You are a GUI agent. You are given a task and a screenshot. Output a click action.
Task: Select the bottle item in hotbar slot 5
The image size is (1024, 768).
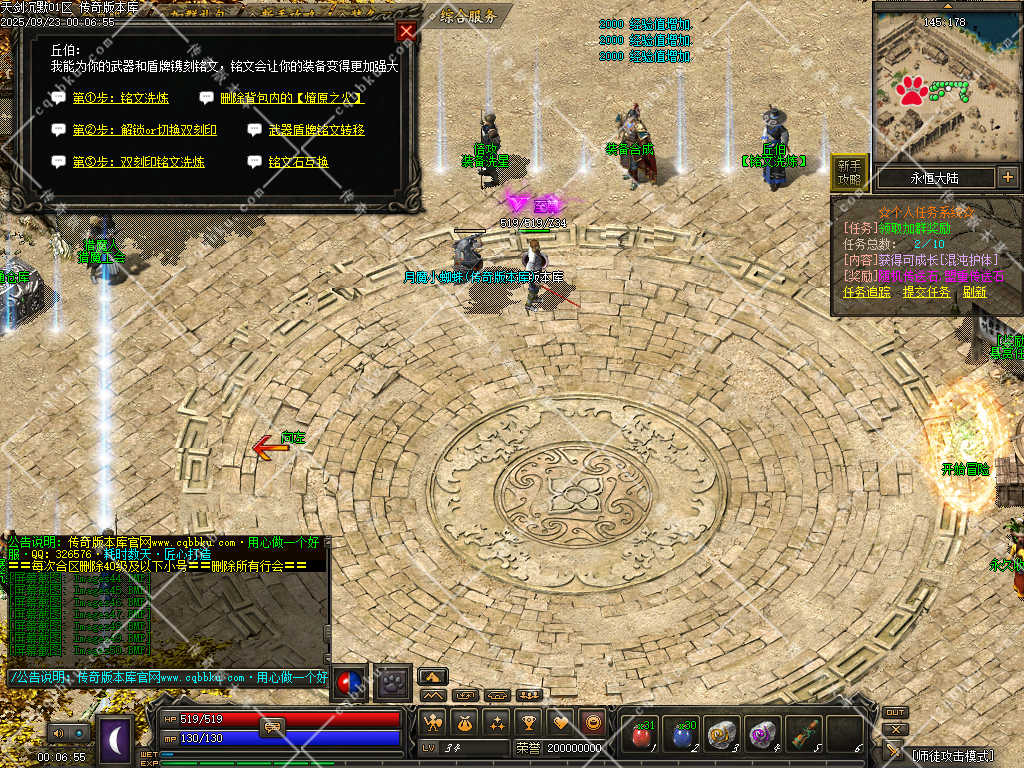pos(802,736)
